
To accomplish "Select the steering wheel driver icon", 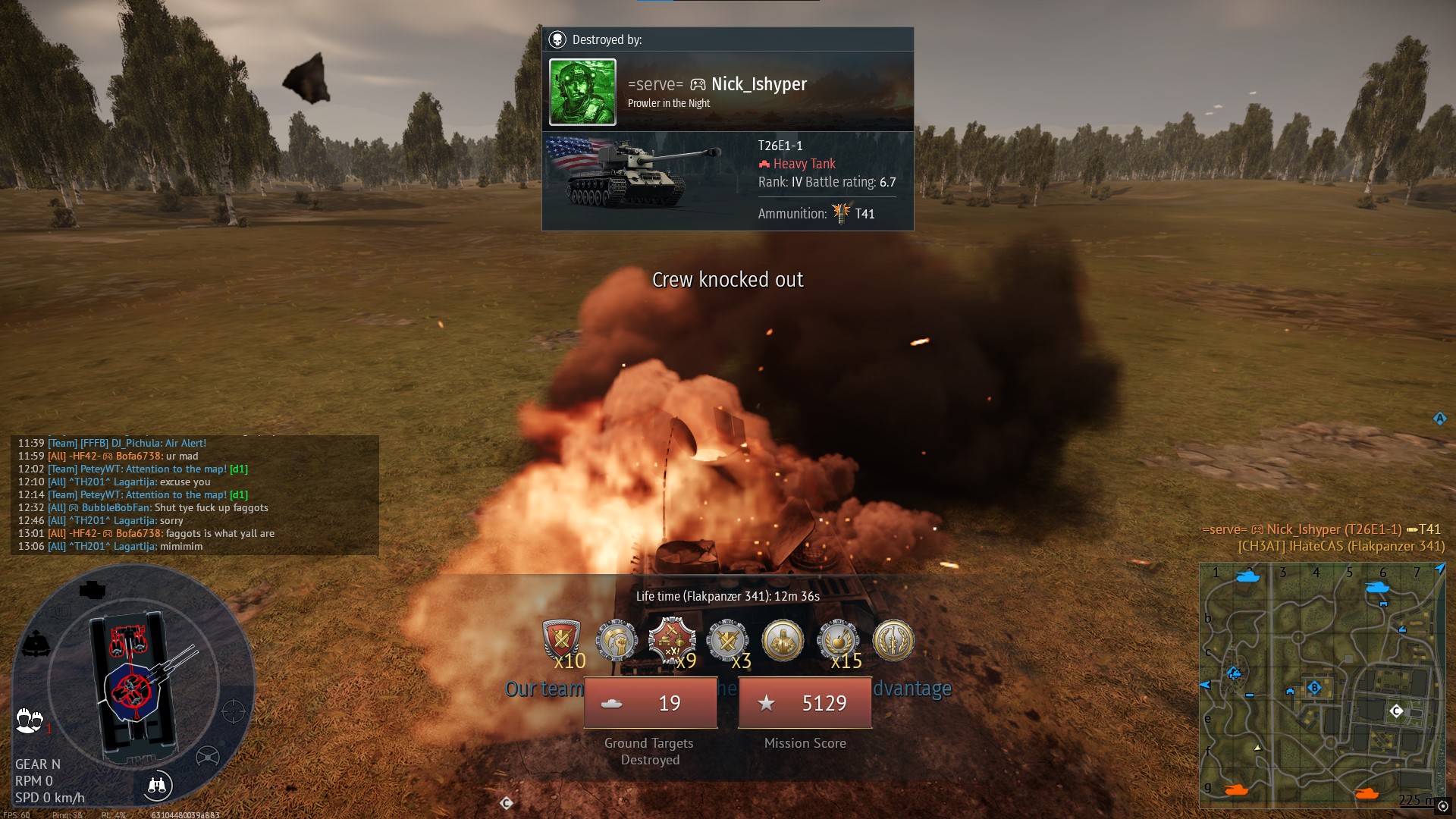I will 207,756.
